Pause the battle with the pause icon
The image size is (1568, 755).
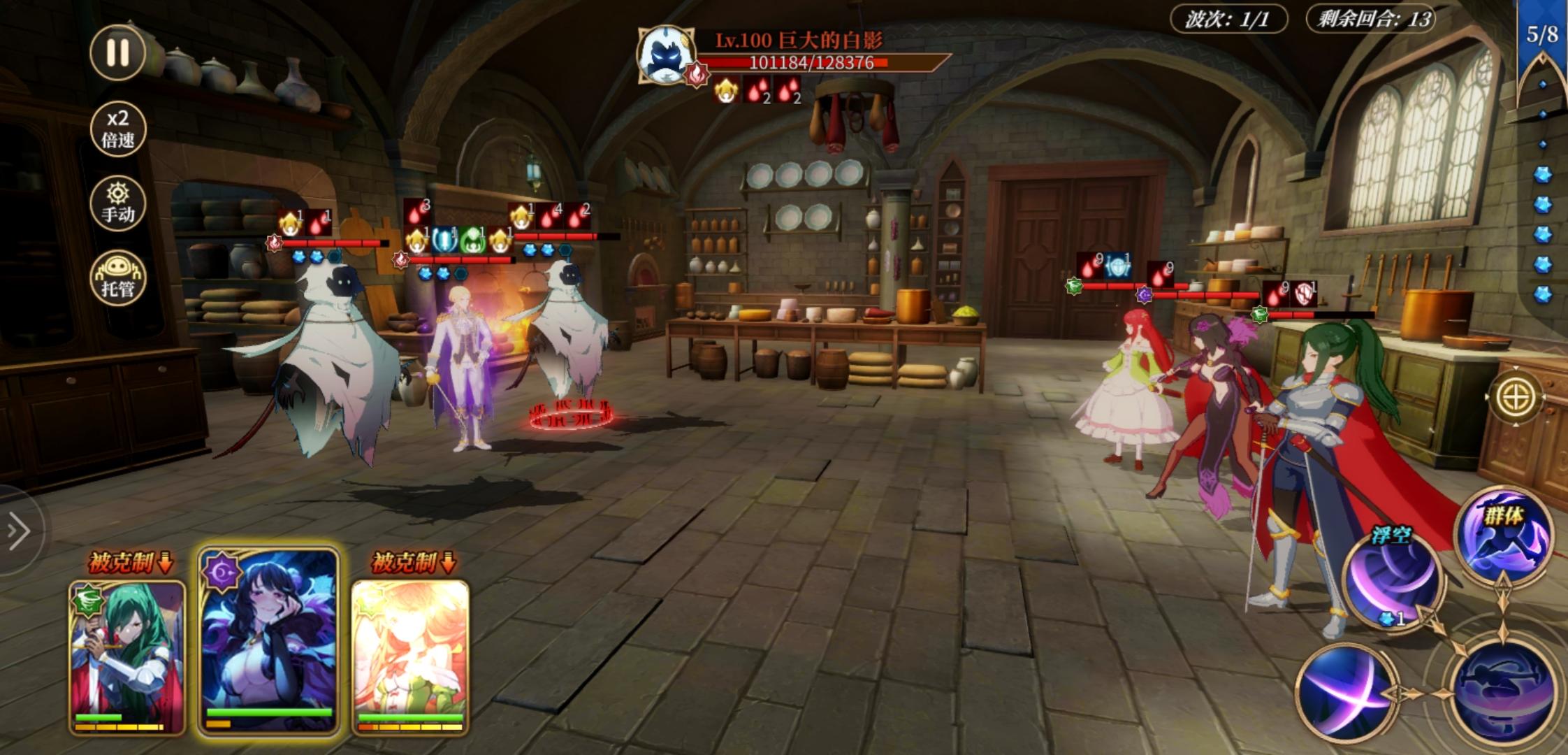tap(119, 50)
